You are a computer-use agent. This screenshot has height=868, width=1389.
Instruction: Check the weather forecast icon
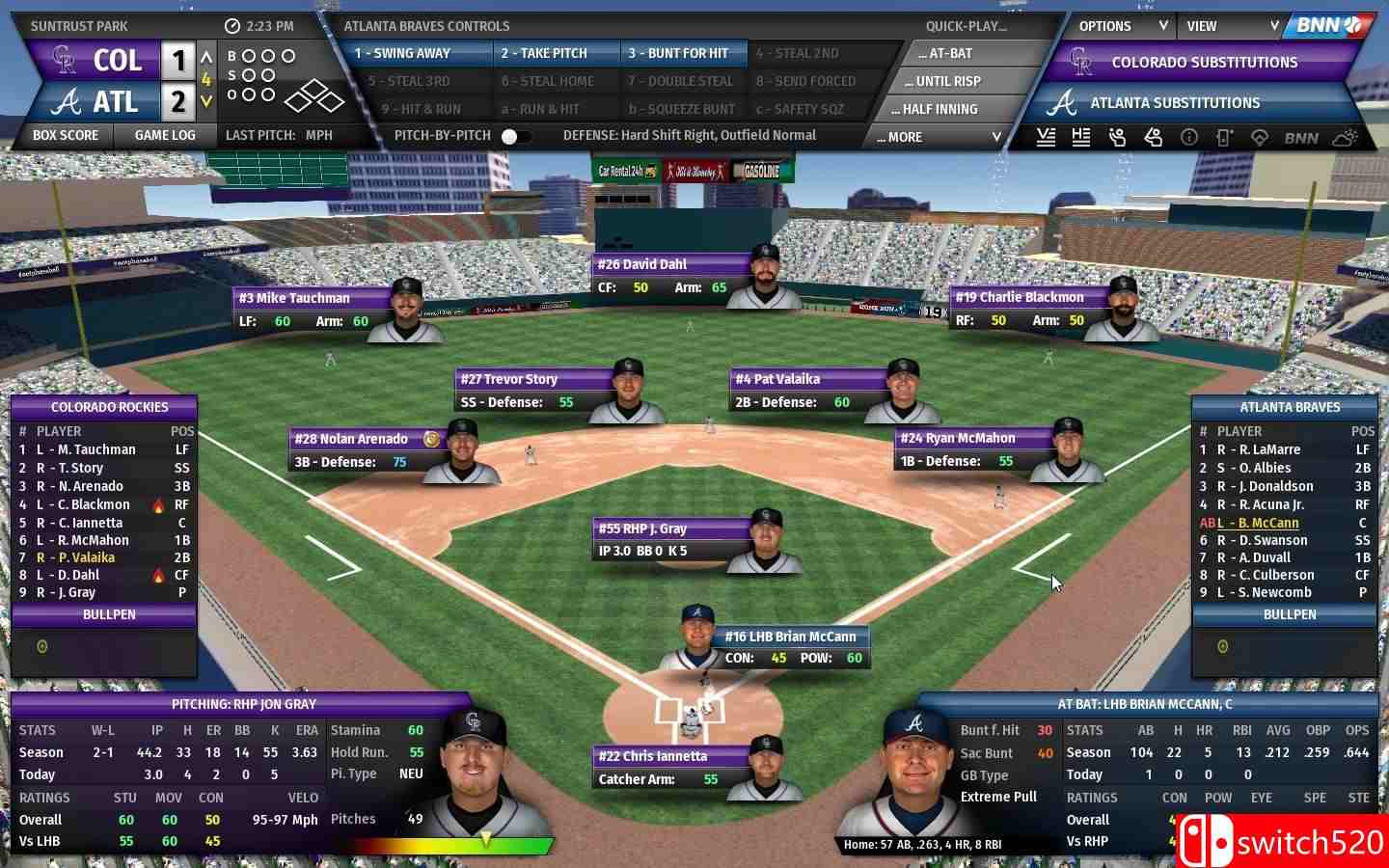point(1344,137)
